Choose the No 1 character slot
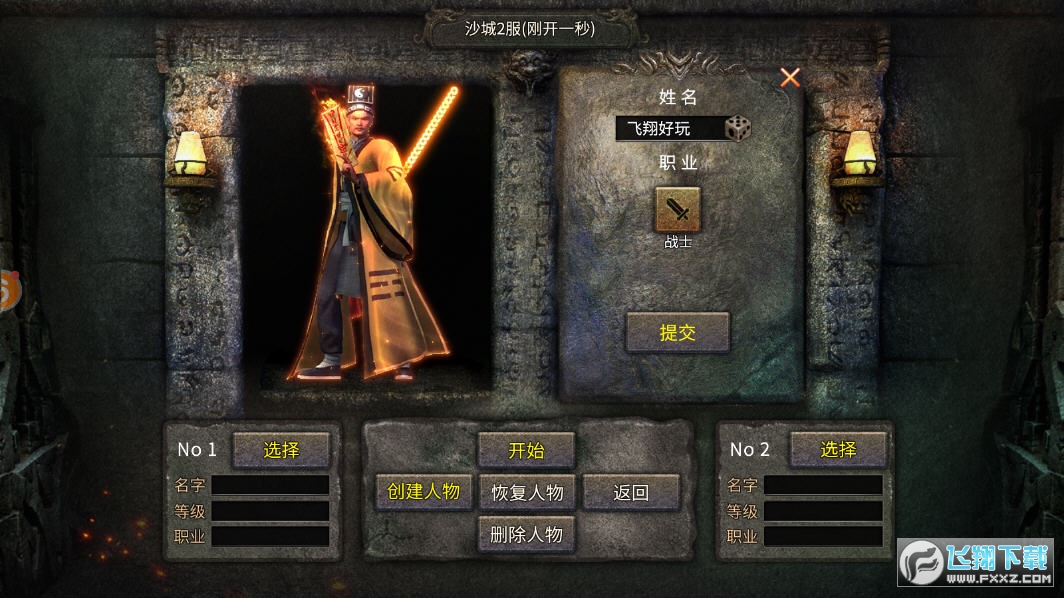This screenshot has height=598, width=1064. [281, 450]
